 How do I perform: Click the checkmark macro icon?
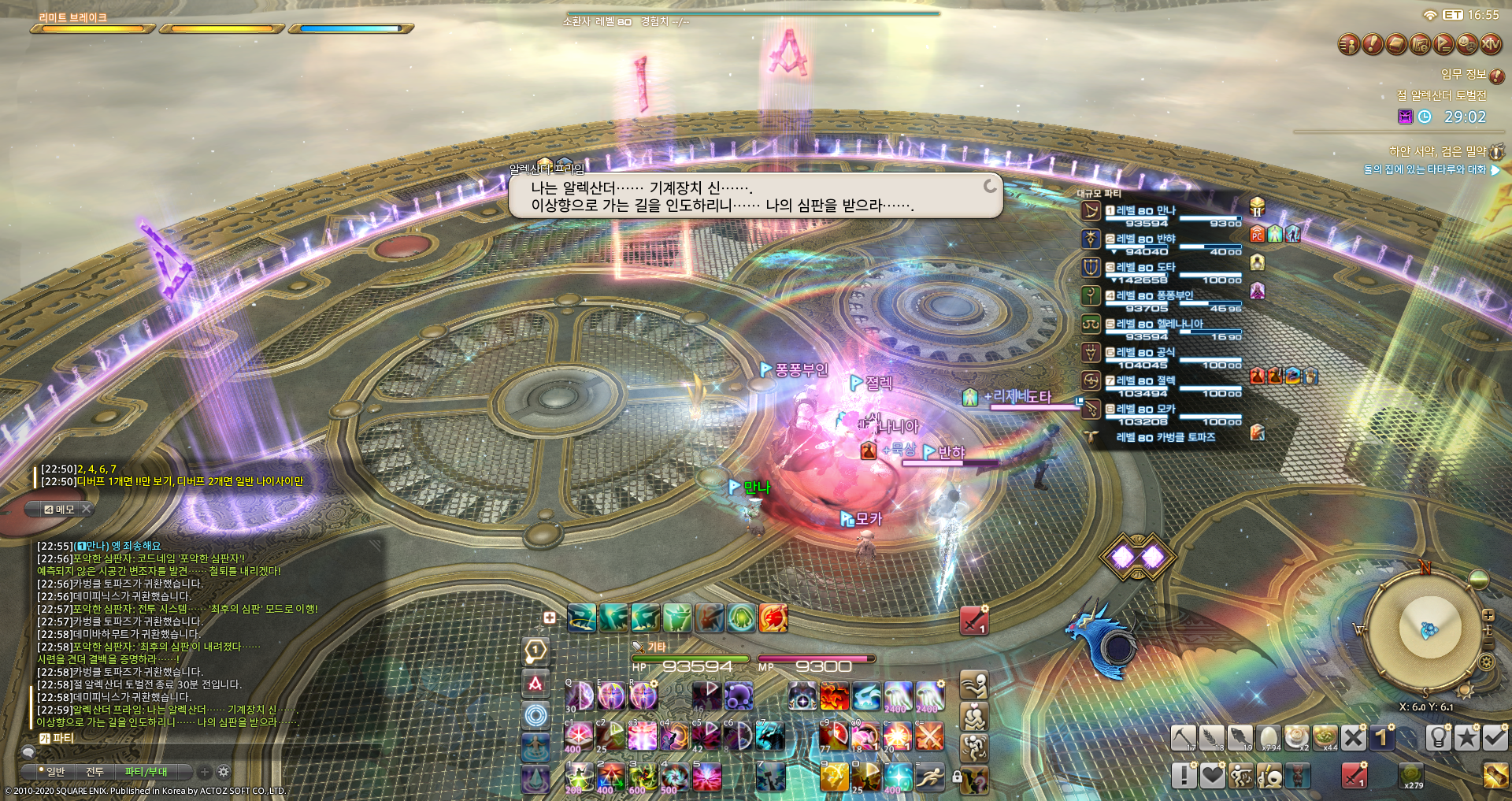[1495, 738]
